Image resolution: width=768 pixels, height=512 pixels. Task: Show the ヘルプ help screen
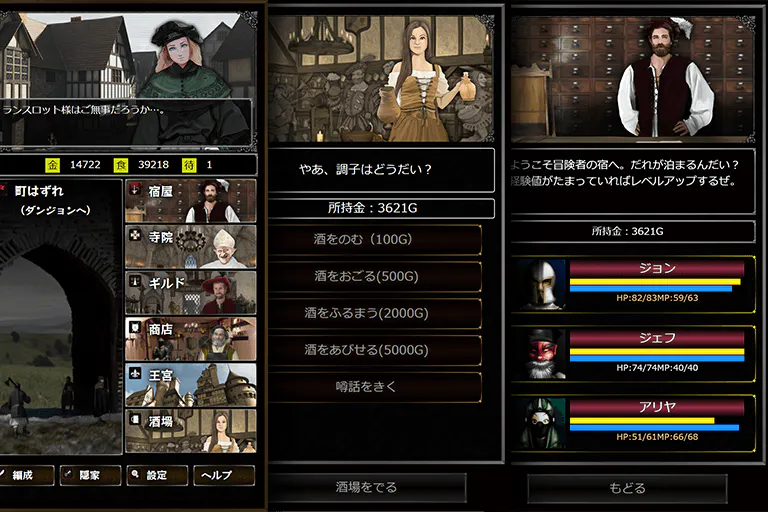point(223,475)
